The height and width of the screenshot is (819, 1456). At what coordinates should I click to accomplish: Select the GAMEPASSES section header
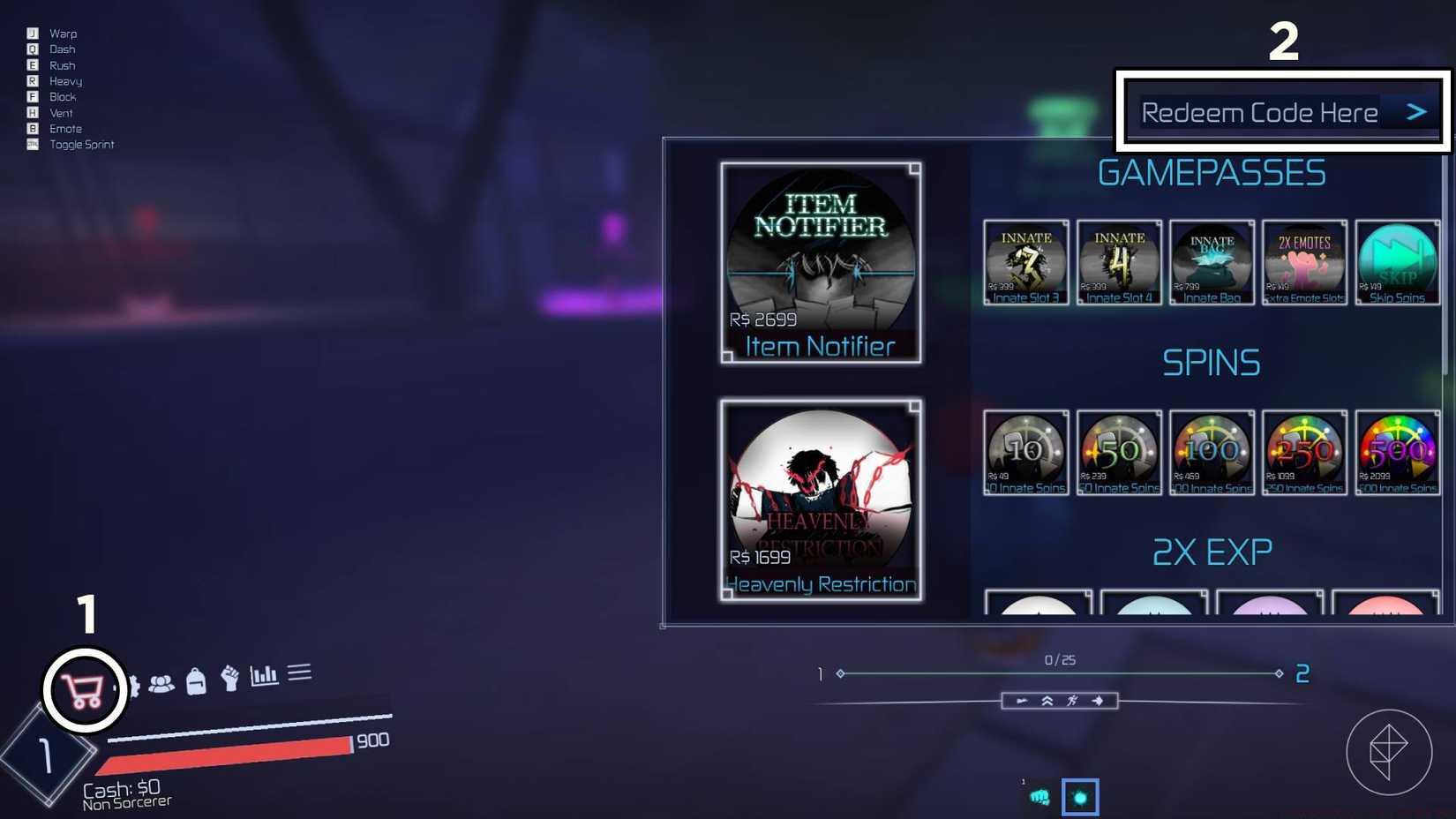1212,173
